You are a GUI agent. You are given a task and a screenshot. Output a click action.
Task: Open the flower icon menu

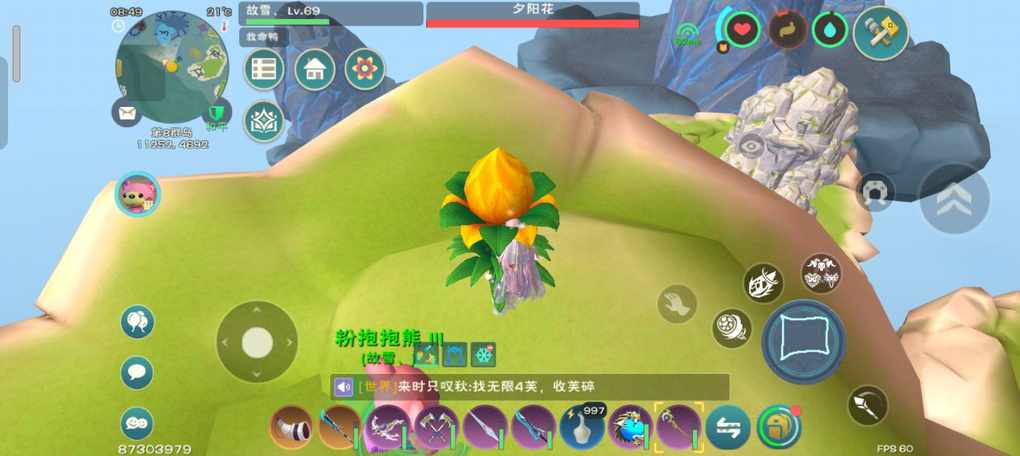(365, 69)
